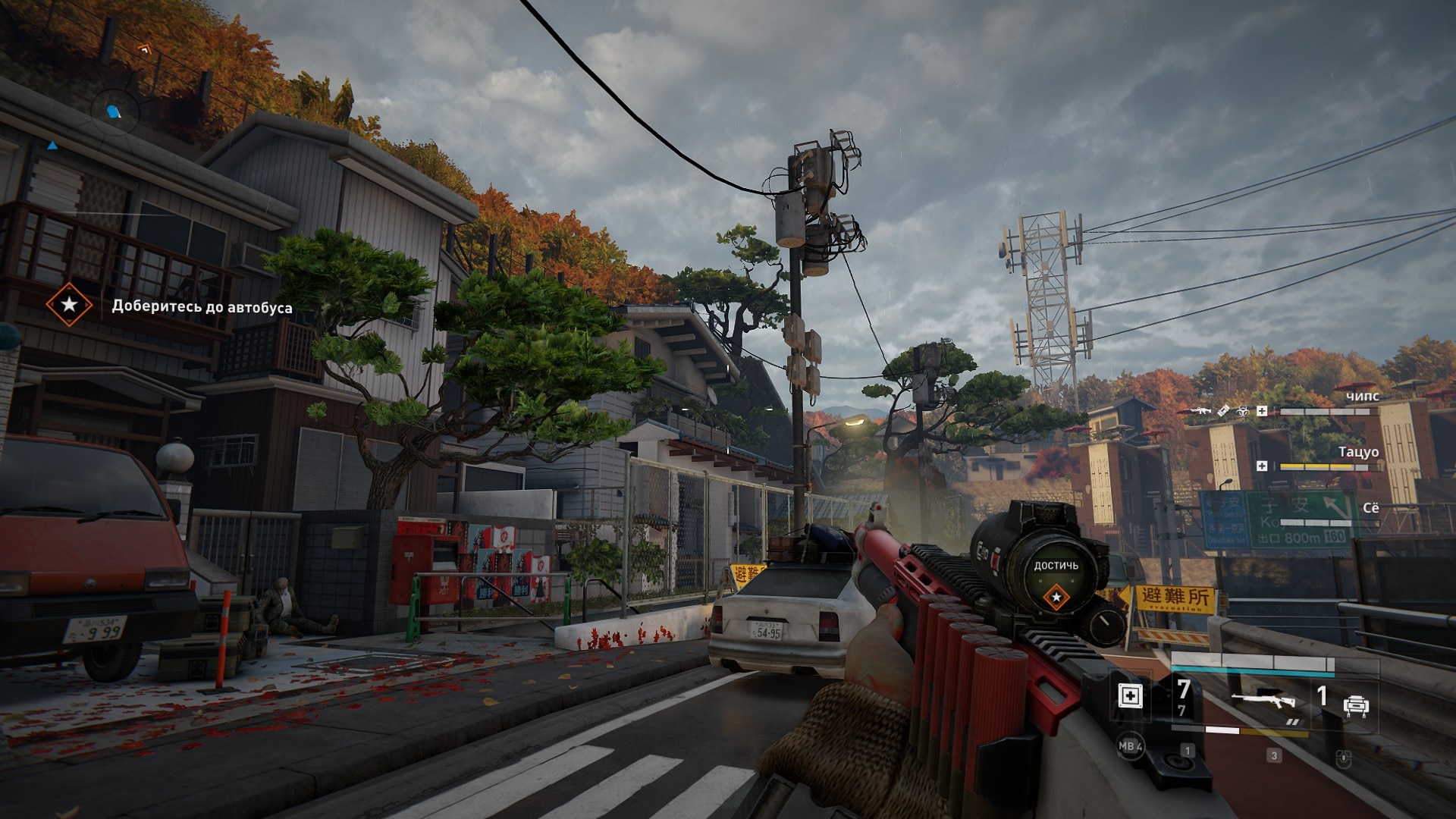
Task: Select the objective star diamond icon
Action: click(69, 305)
